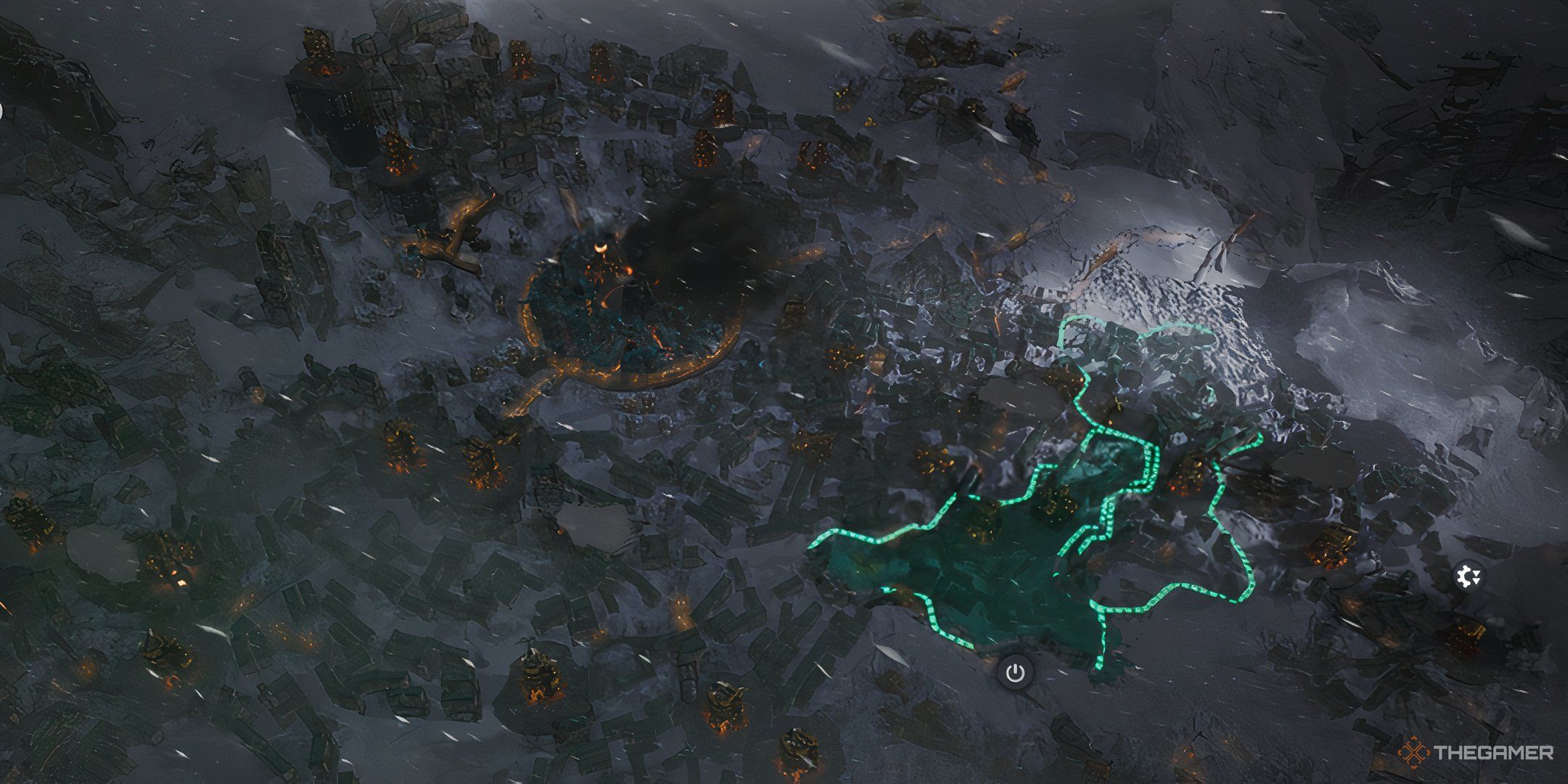Click the partially visible circular icon on the left edge
The height and width of the screenshot is (784, 1568).
[2, 110]
